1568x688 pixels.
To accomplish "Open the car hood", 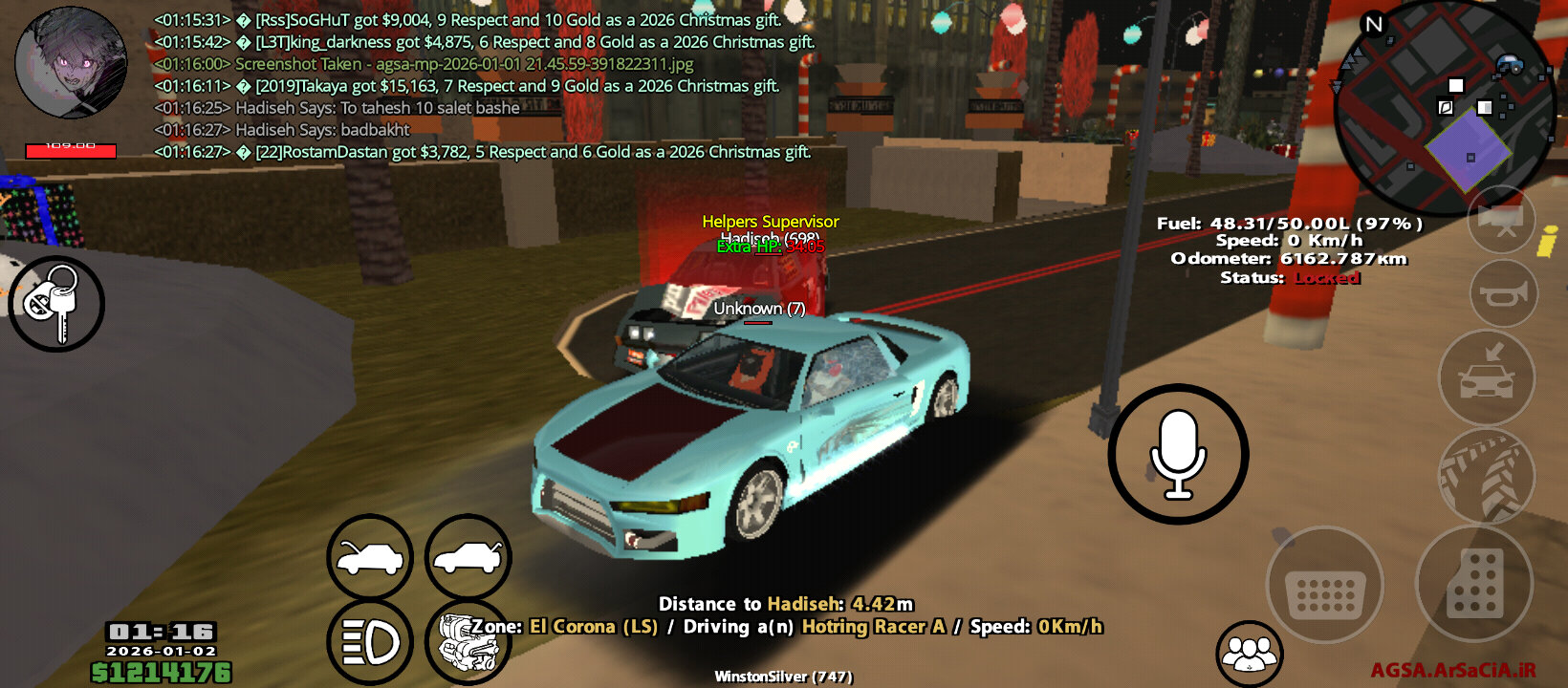I will pos(370,558).
